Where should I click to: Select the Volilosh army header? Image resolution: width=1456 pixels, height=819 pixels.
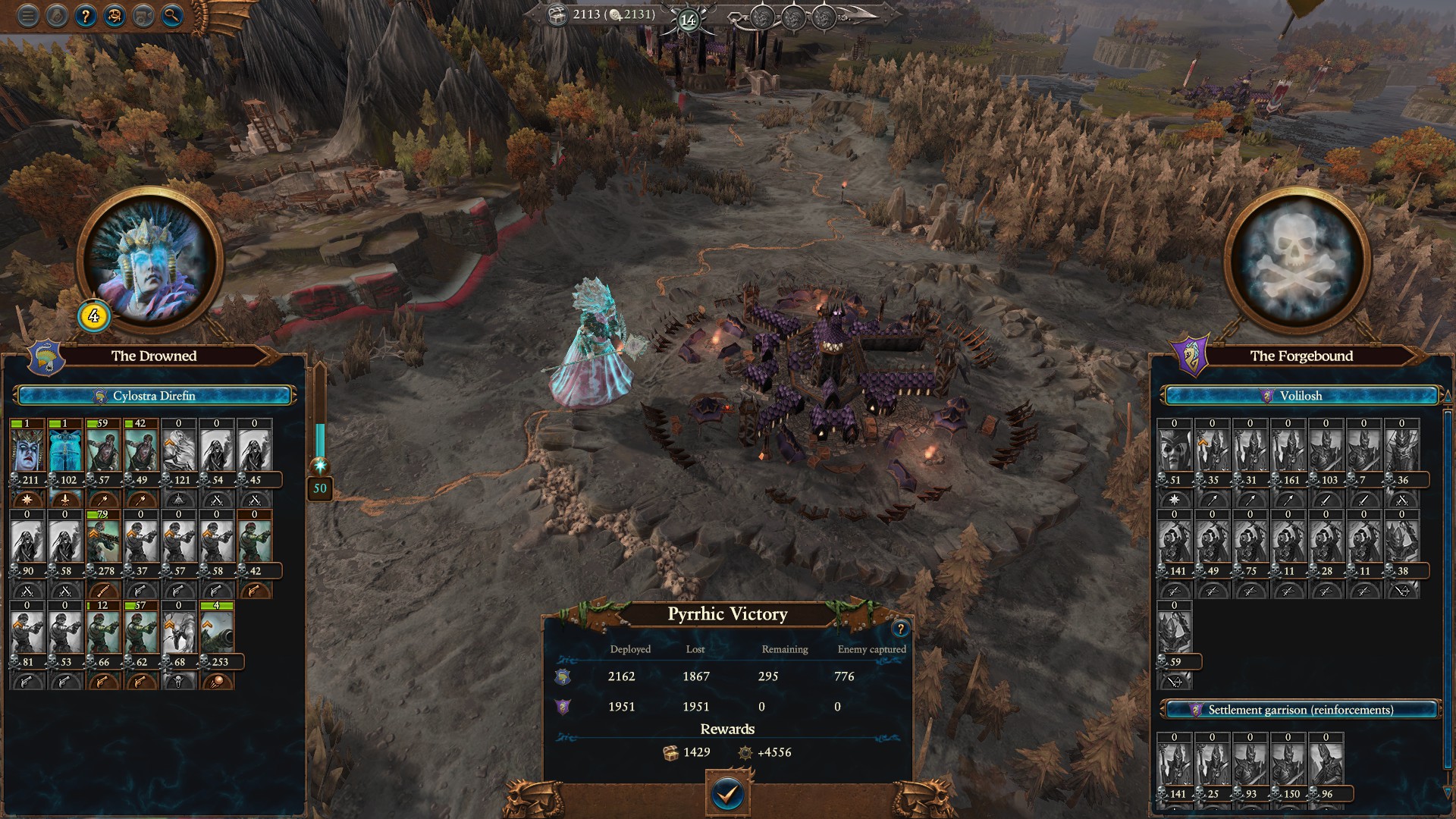(1301, 396)
